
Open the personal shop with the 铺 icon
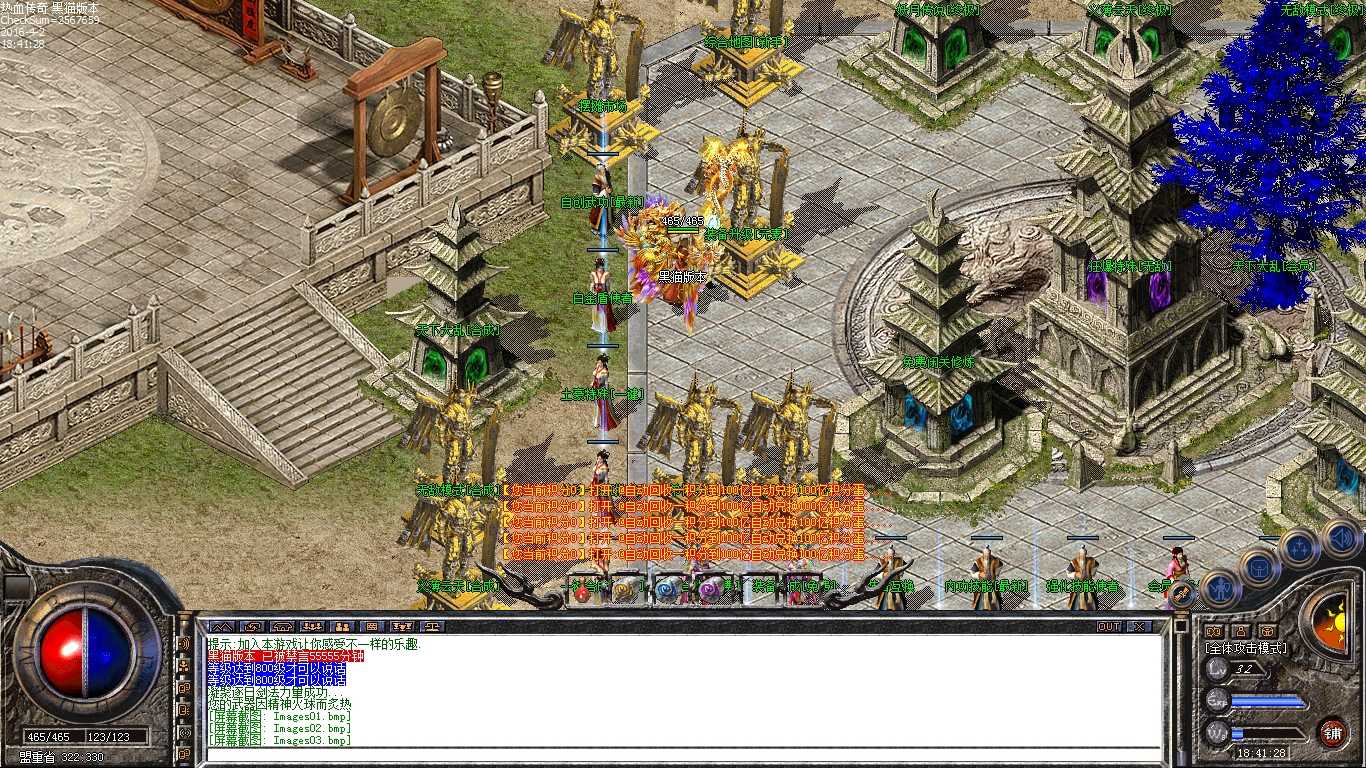tap(1332, 733)
